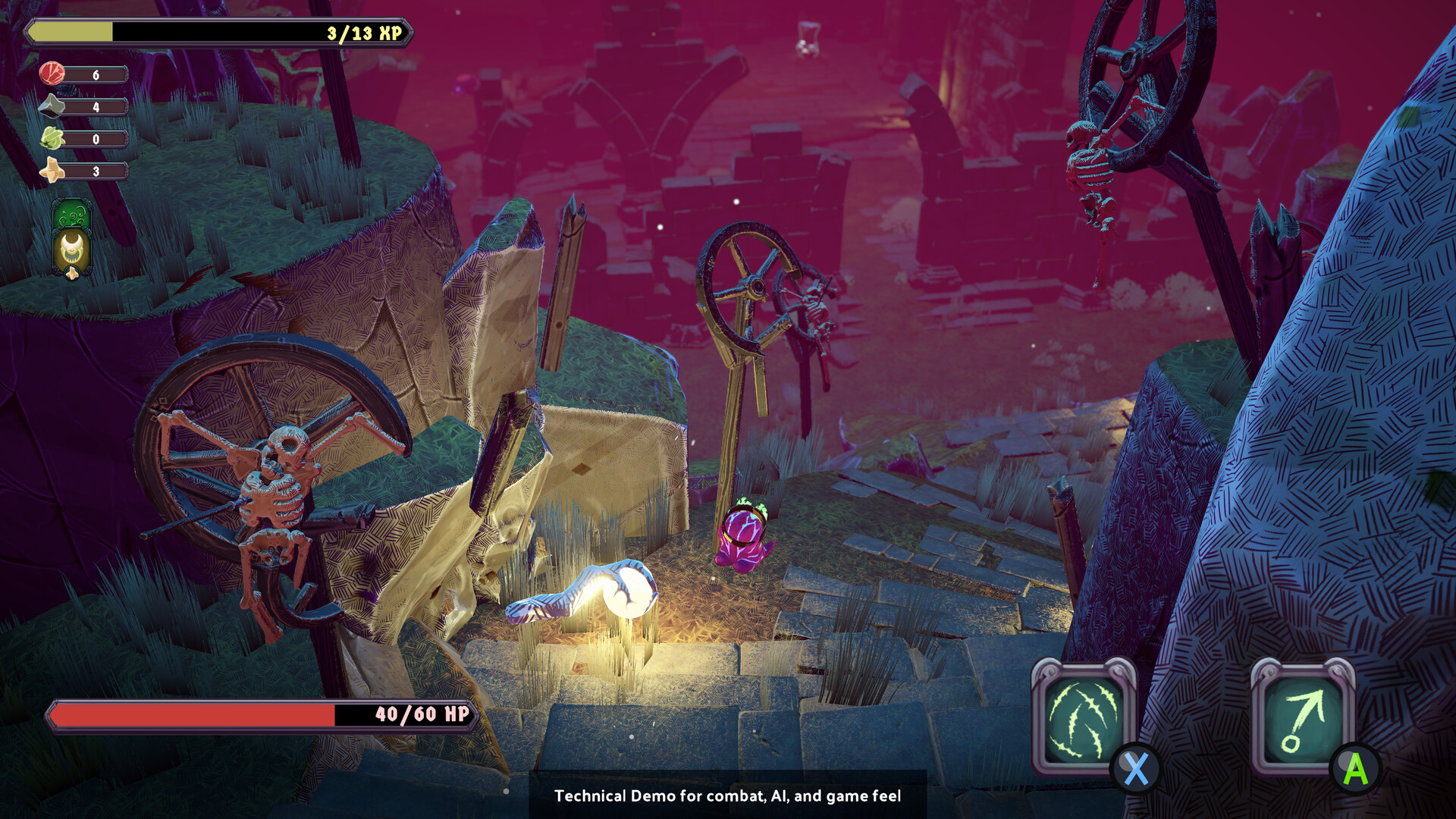Click the red meat resource icon

[52, 74]
